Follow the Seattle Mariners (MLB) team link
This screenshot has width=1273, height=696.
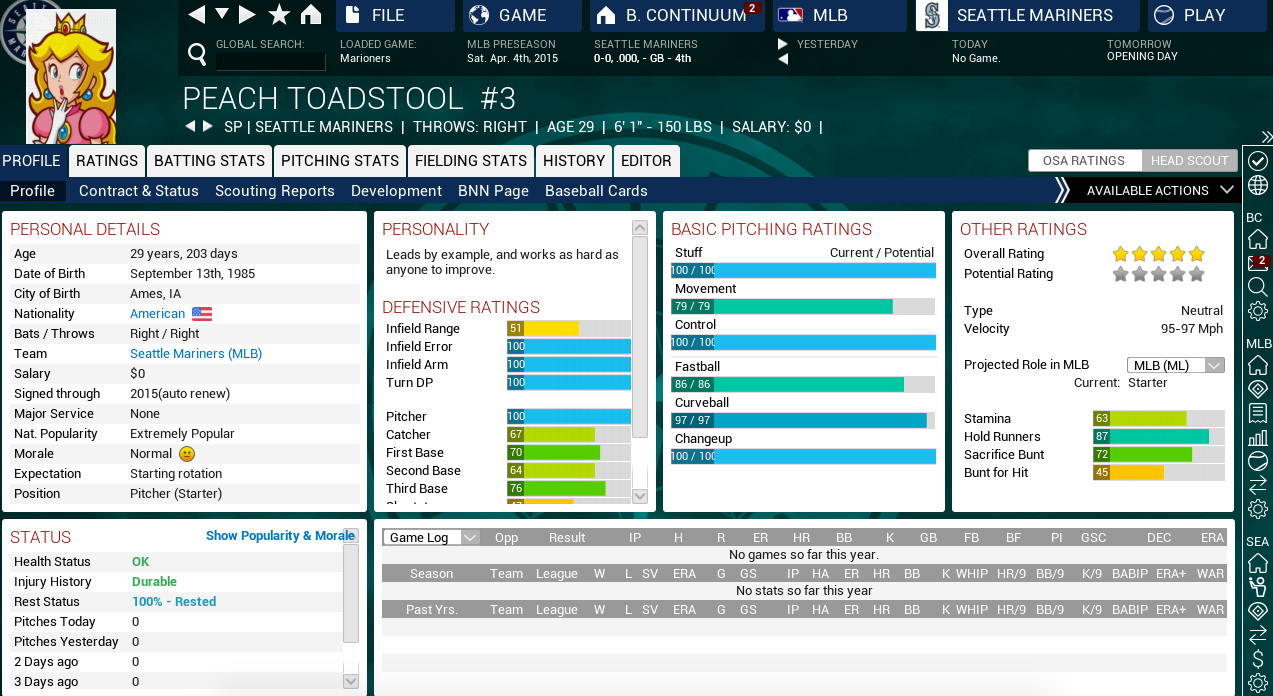tap(196, 354)
